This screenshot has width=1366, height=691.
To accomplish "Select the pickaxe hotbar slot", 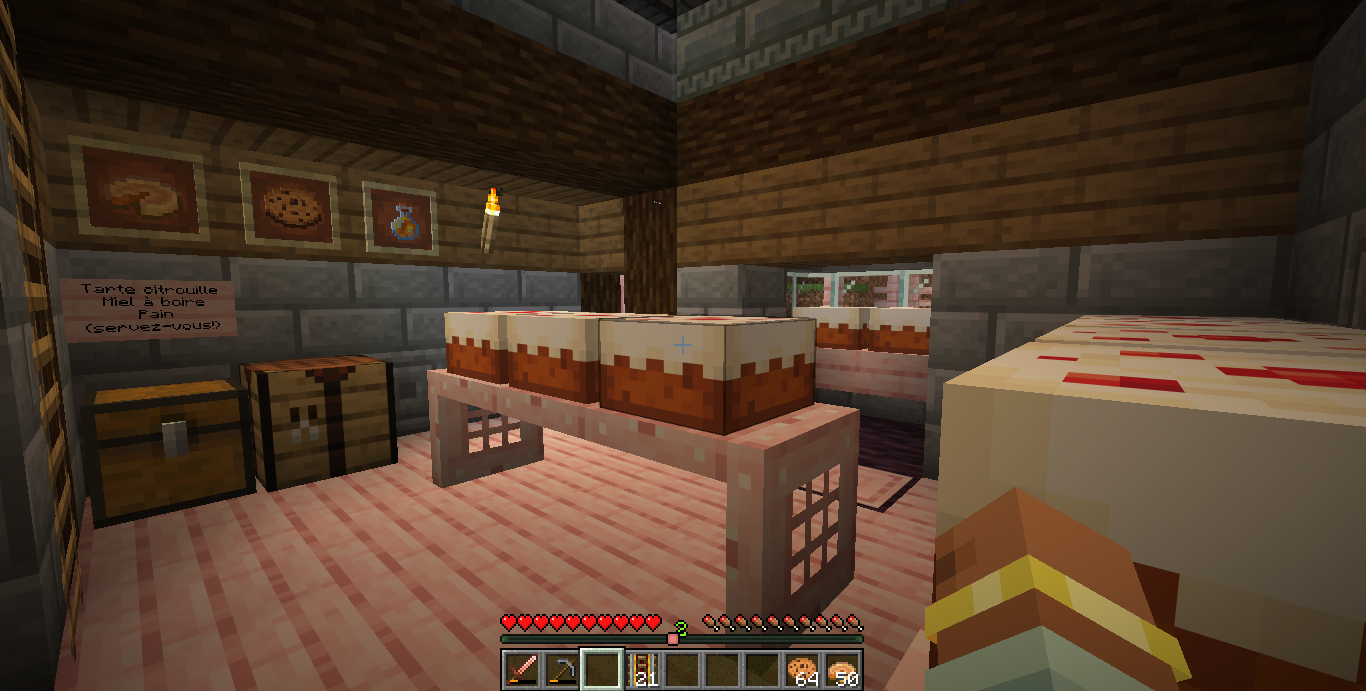I will pos(562,669).
